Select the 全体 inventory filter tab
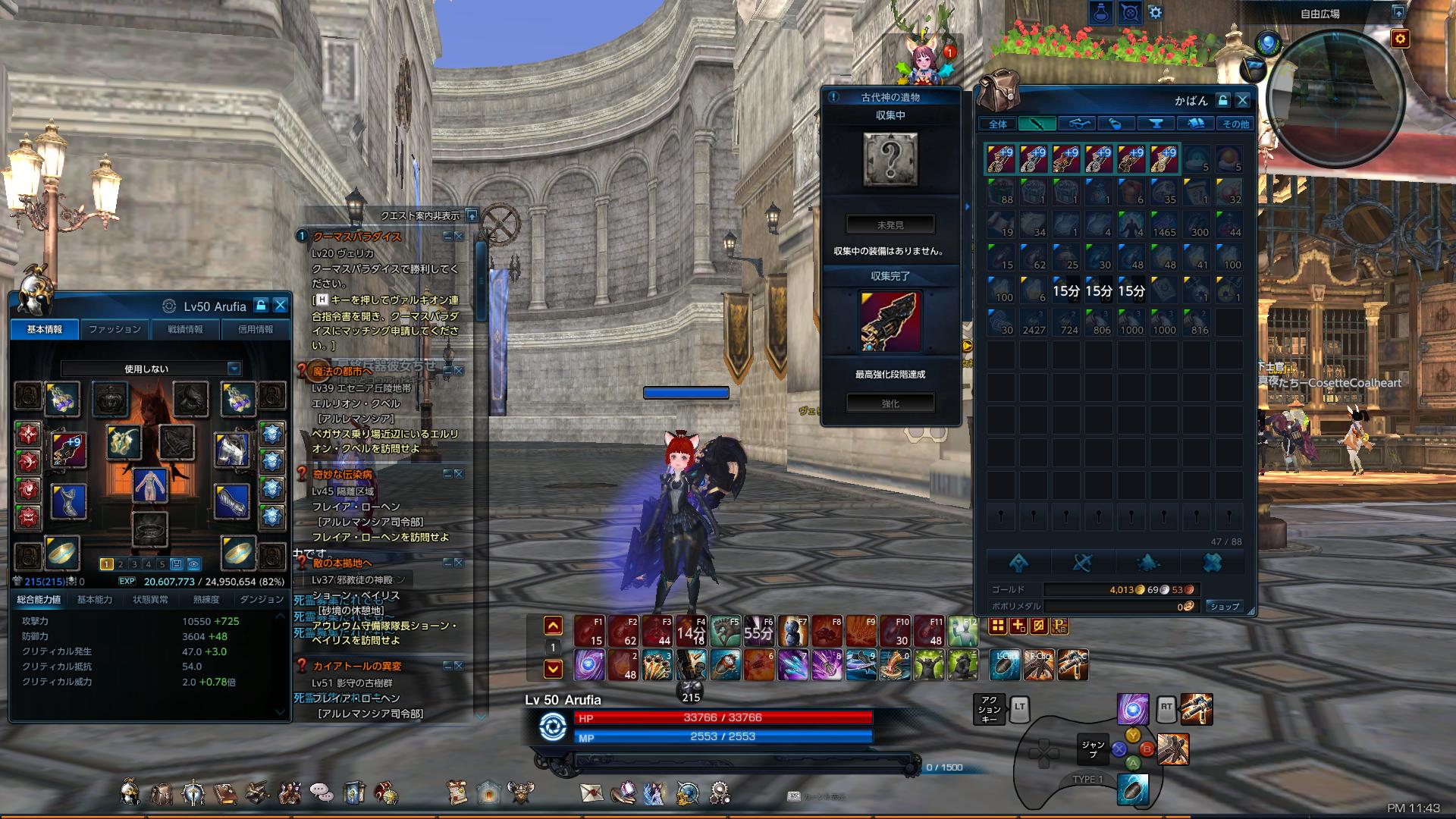This screenshot has height=819, width=1456. point(998,124)
